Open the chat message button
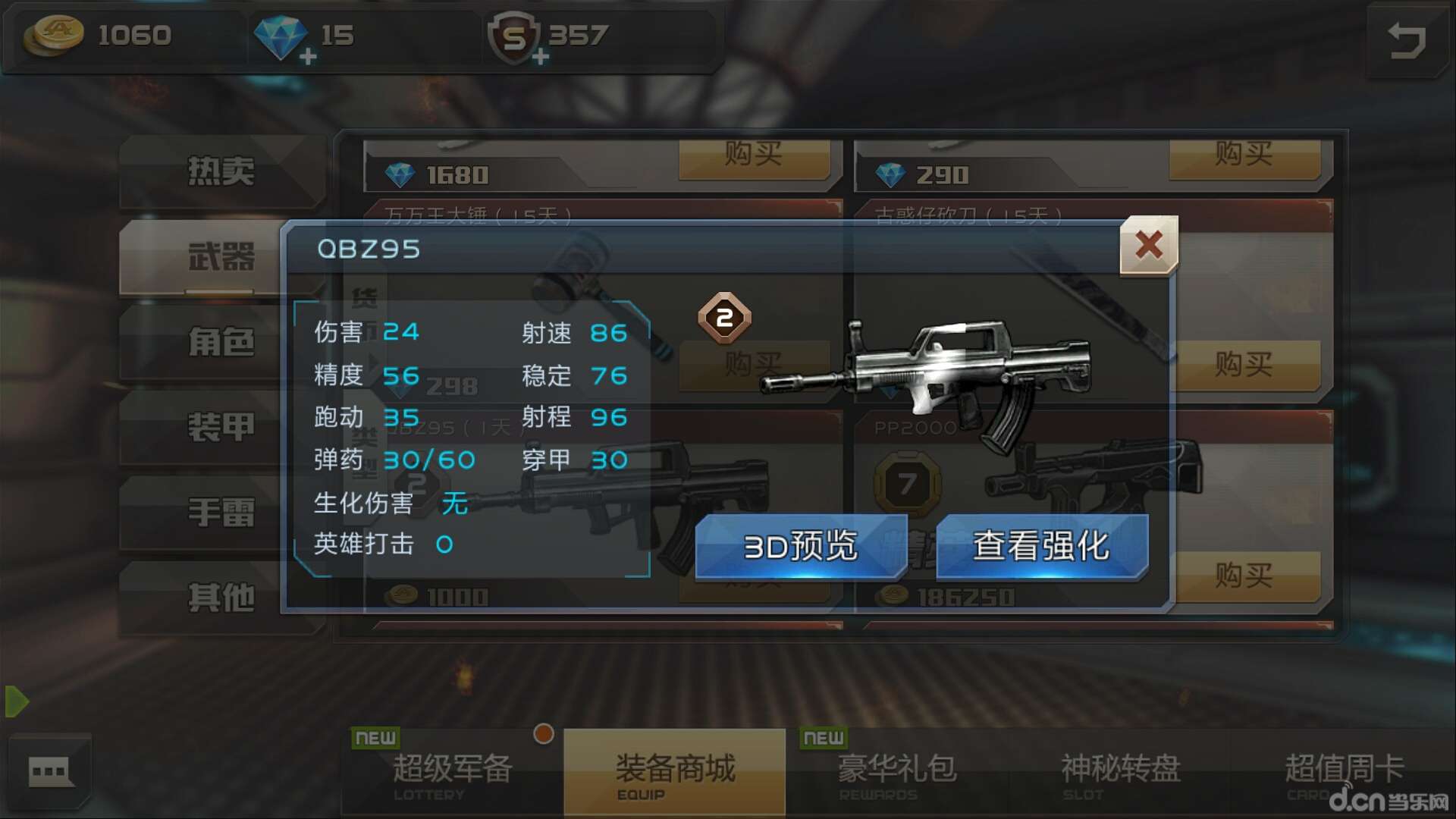Viewport: 1456px width, 819px height. [x=50, y=772]
